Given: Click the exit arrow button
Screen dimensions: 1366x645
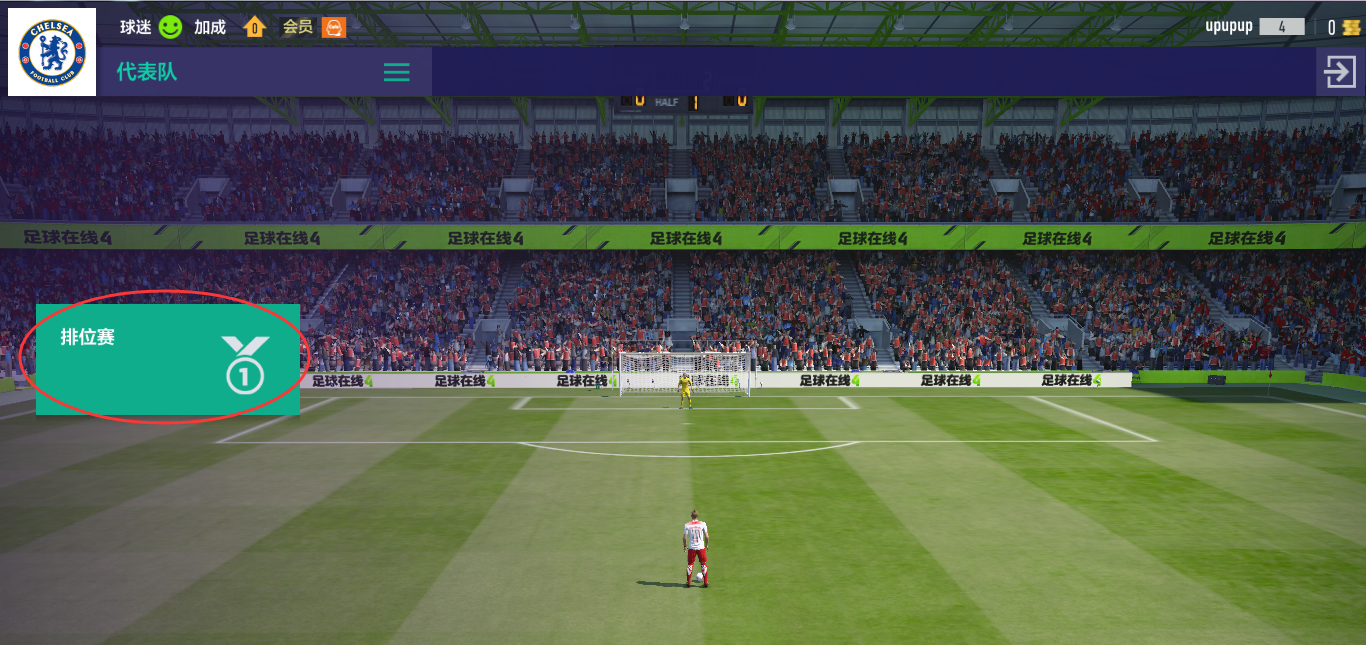Looking at the screenshot, I should pos(1340,72).
